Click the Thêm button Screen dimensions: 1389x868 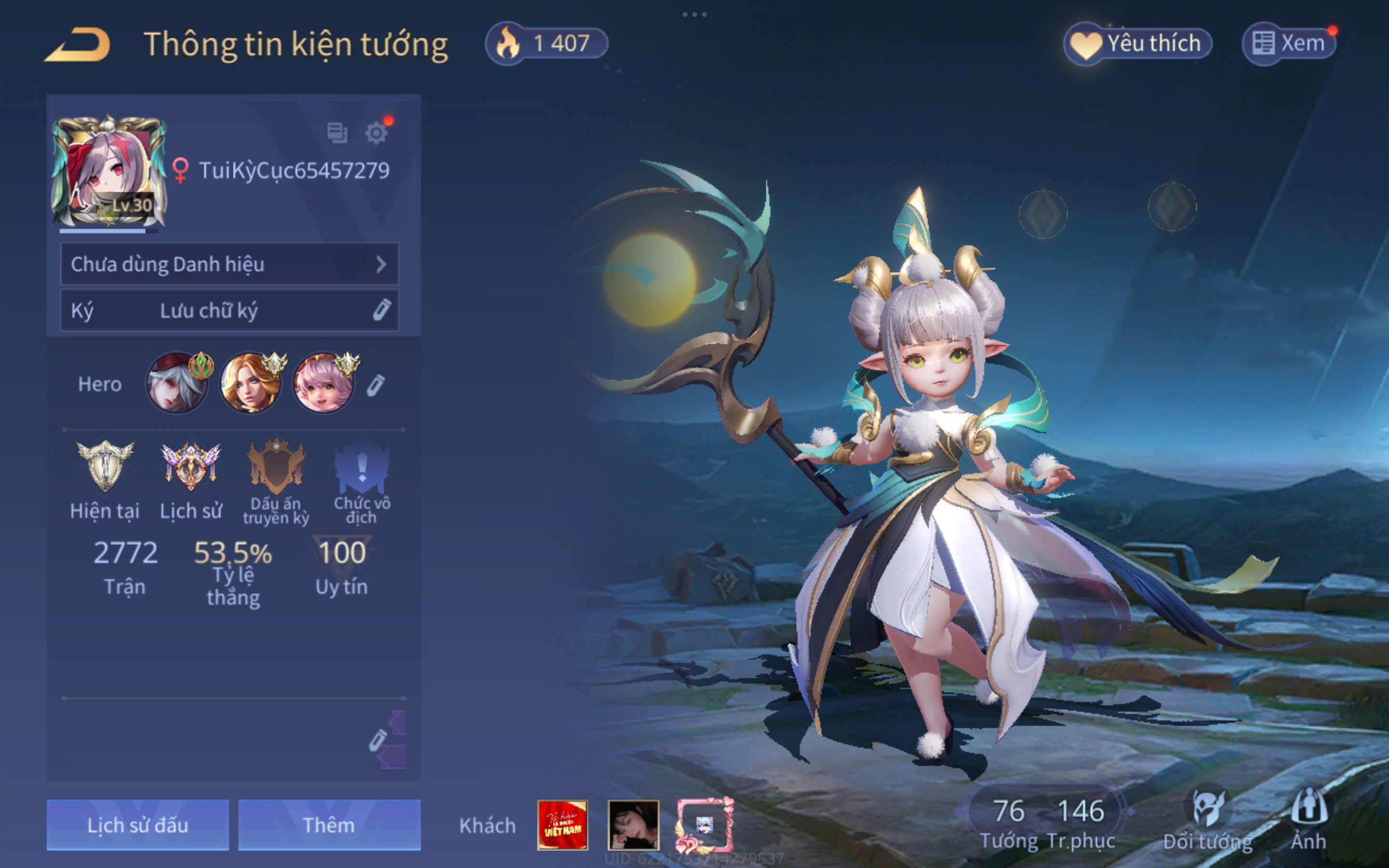pyautogui.click(x=329, y=825)
